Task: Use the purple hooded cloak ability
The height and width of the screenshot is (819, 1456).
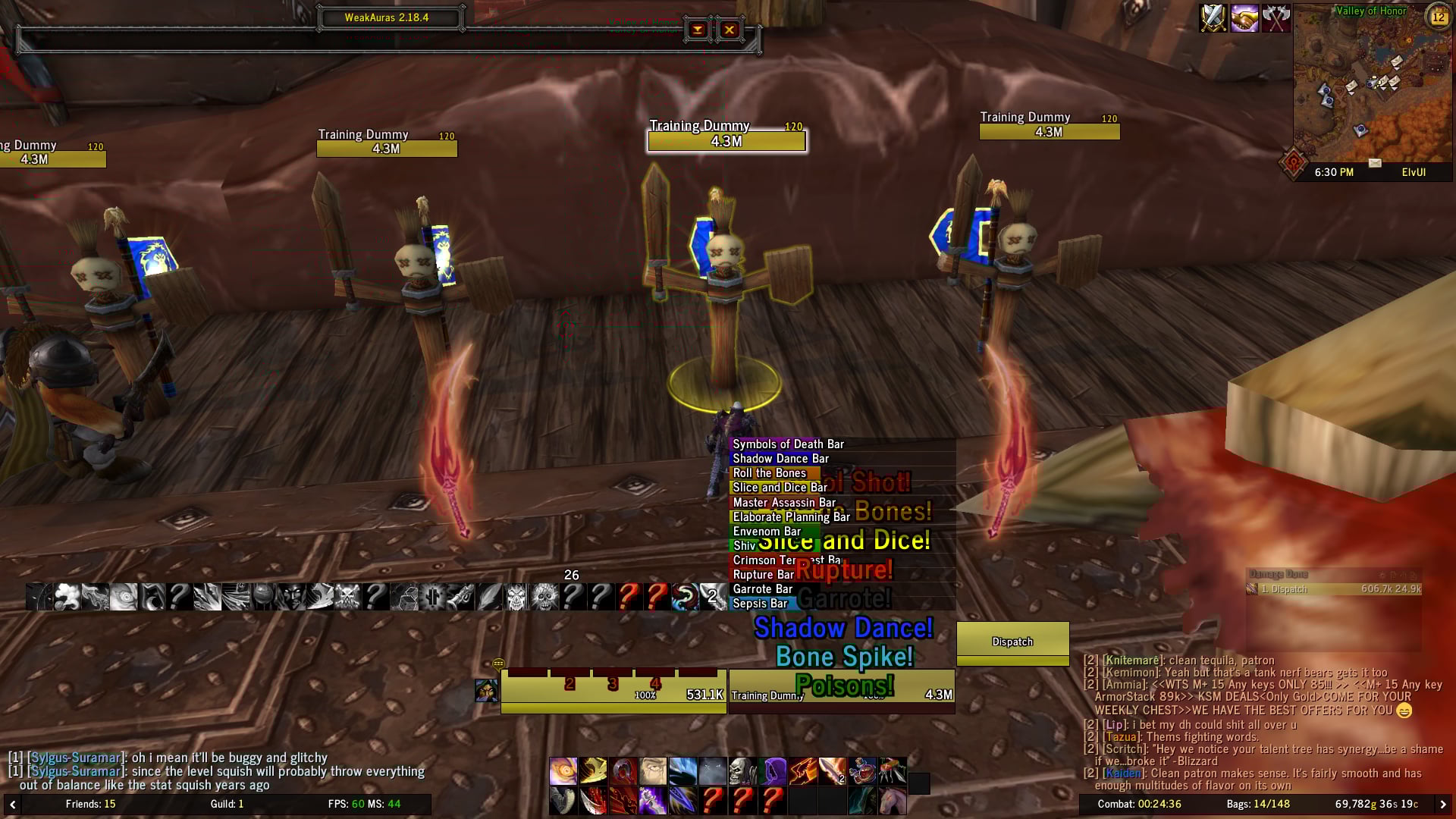Action: 774,771
